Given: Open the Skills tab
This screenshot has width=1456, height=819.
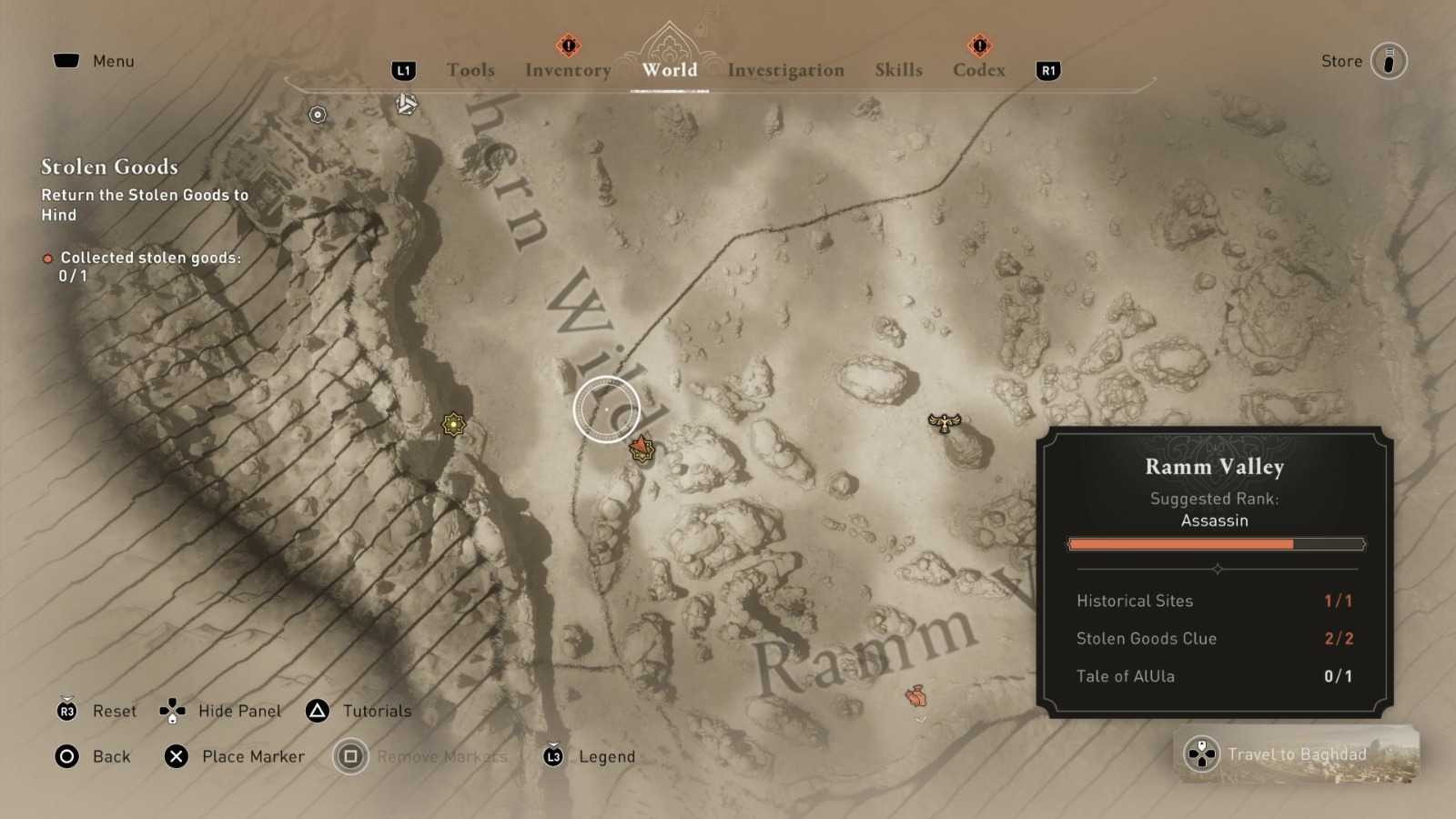Looking at the screenshot, I should 898,70.
